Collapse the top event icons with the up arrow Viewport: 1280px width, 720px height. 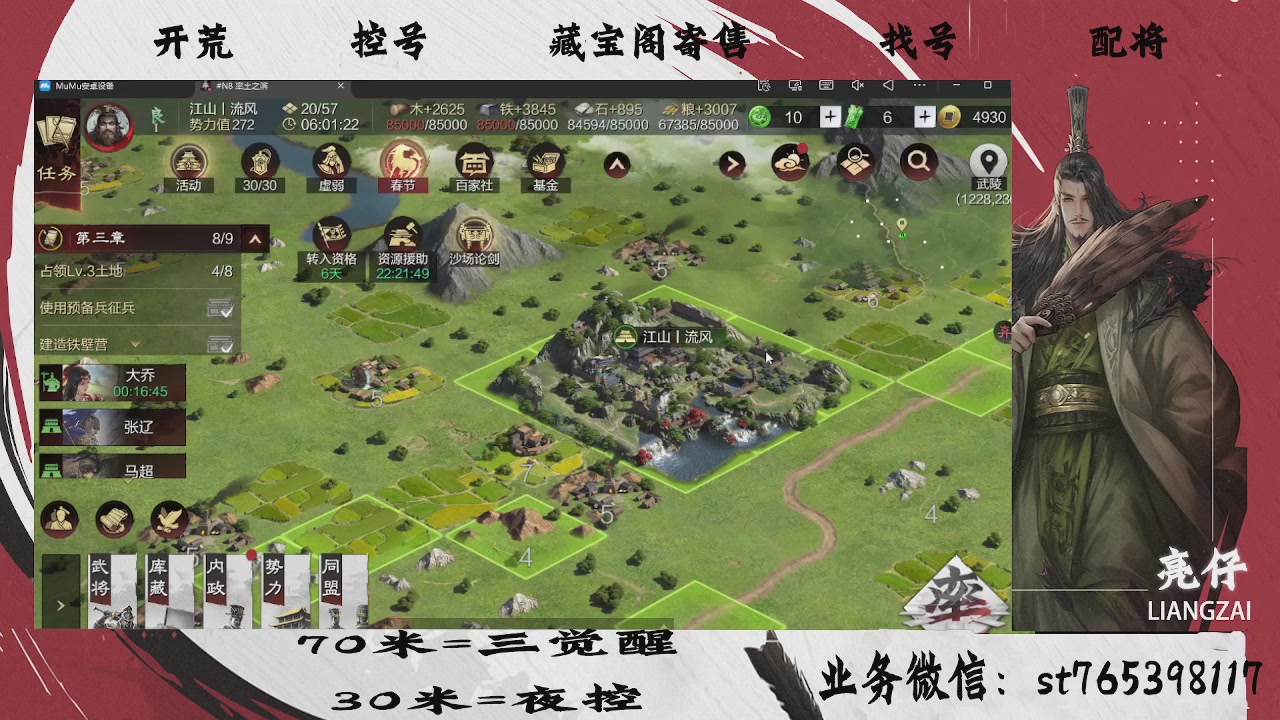click(616, 164)
